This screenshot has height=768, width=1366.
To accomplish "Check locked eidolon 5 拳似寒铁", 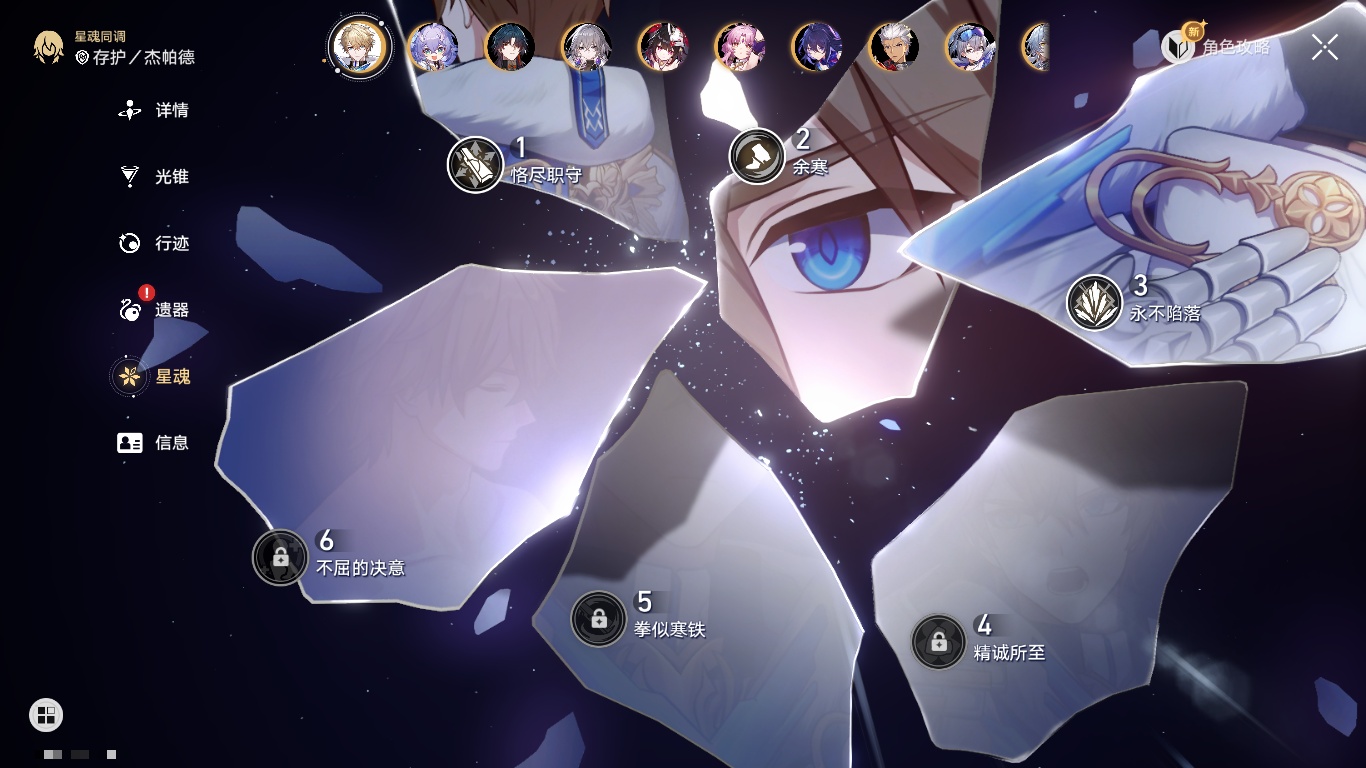I will coord(598,619).
